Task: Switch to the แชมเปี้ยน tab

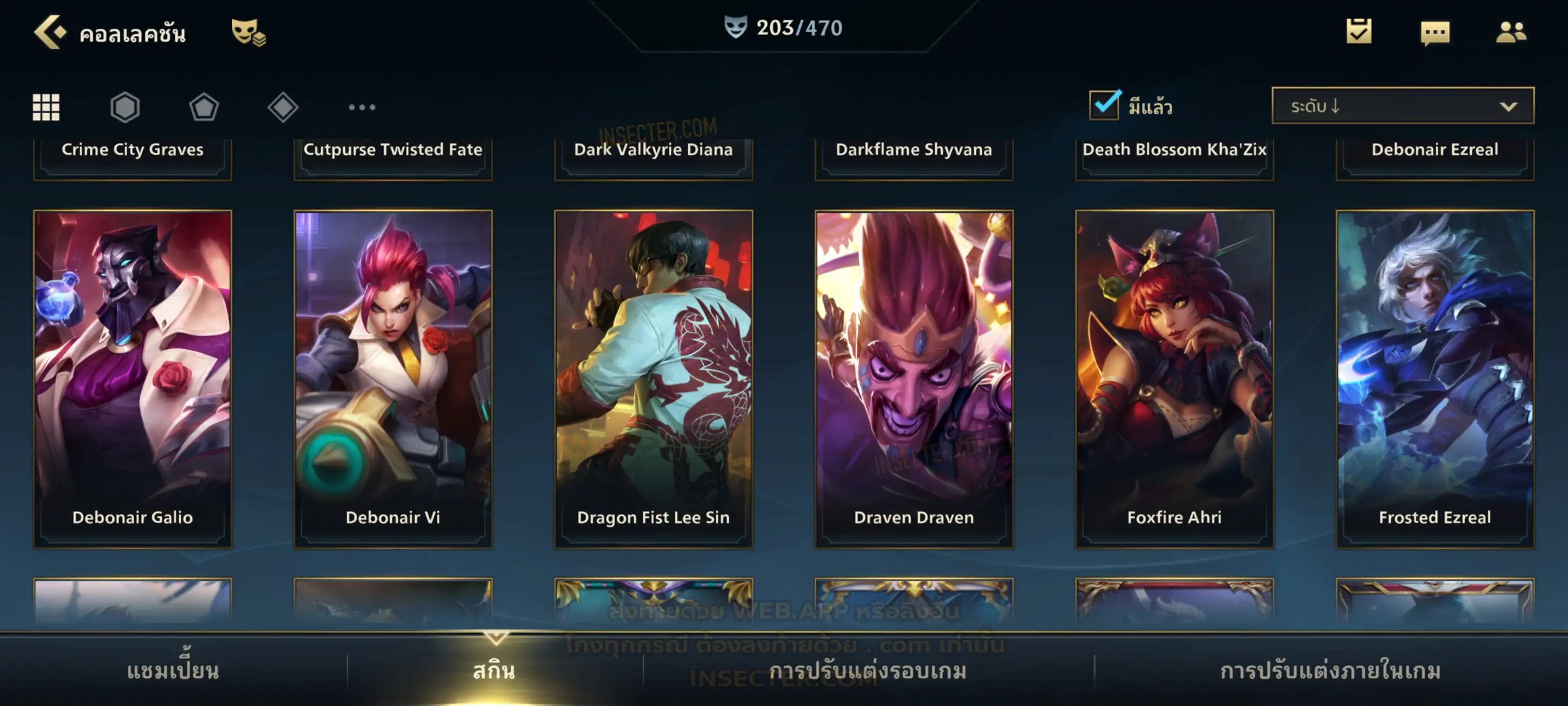Action: [x=173, y=671]
